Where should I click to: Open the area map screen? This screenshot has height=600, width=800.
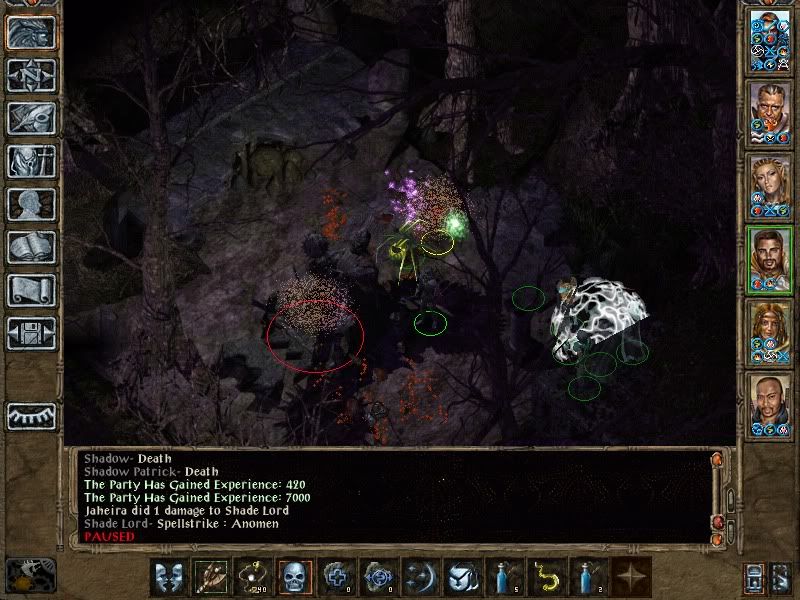30,75
